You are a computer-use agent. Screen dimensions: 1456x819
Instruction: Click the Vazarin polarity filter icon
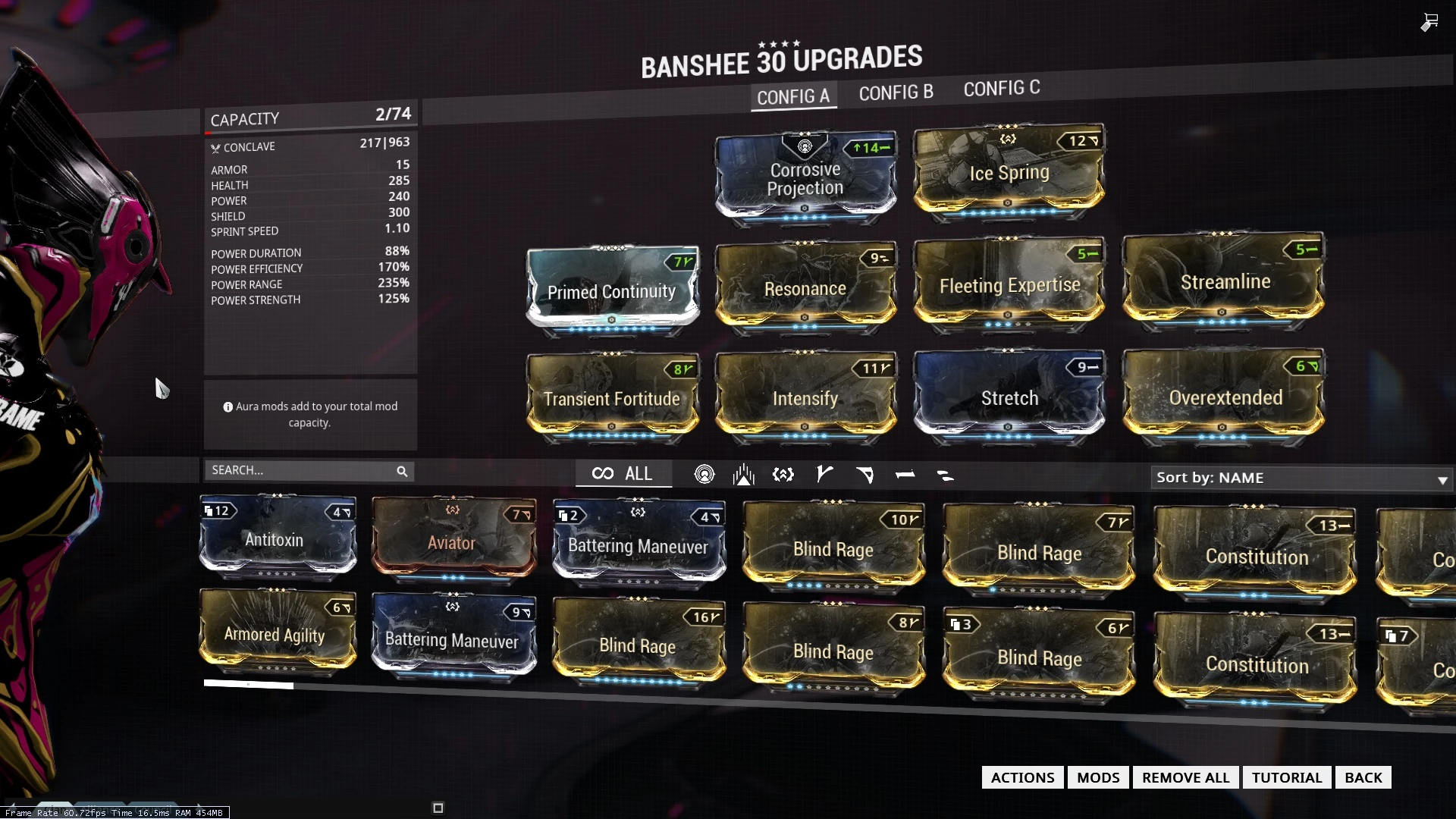click(x=866, y=475)
